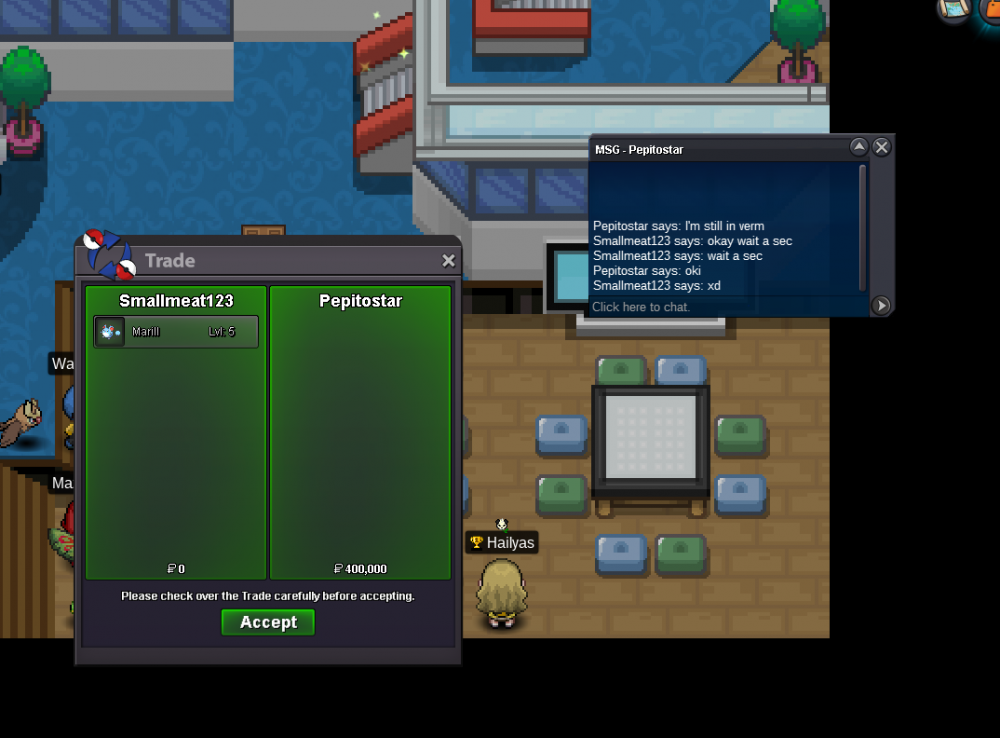Open the map icon
The image size is (1000, 738).
(x=954, y=9)
